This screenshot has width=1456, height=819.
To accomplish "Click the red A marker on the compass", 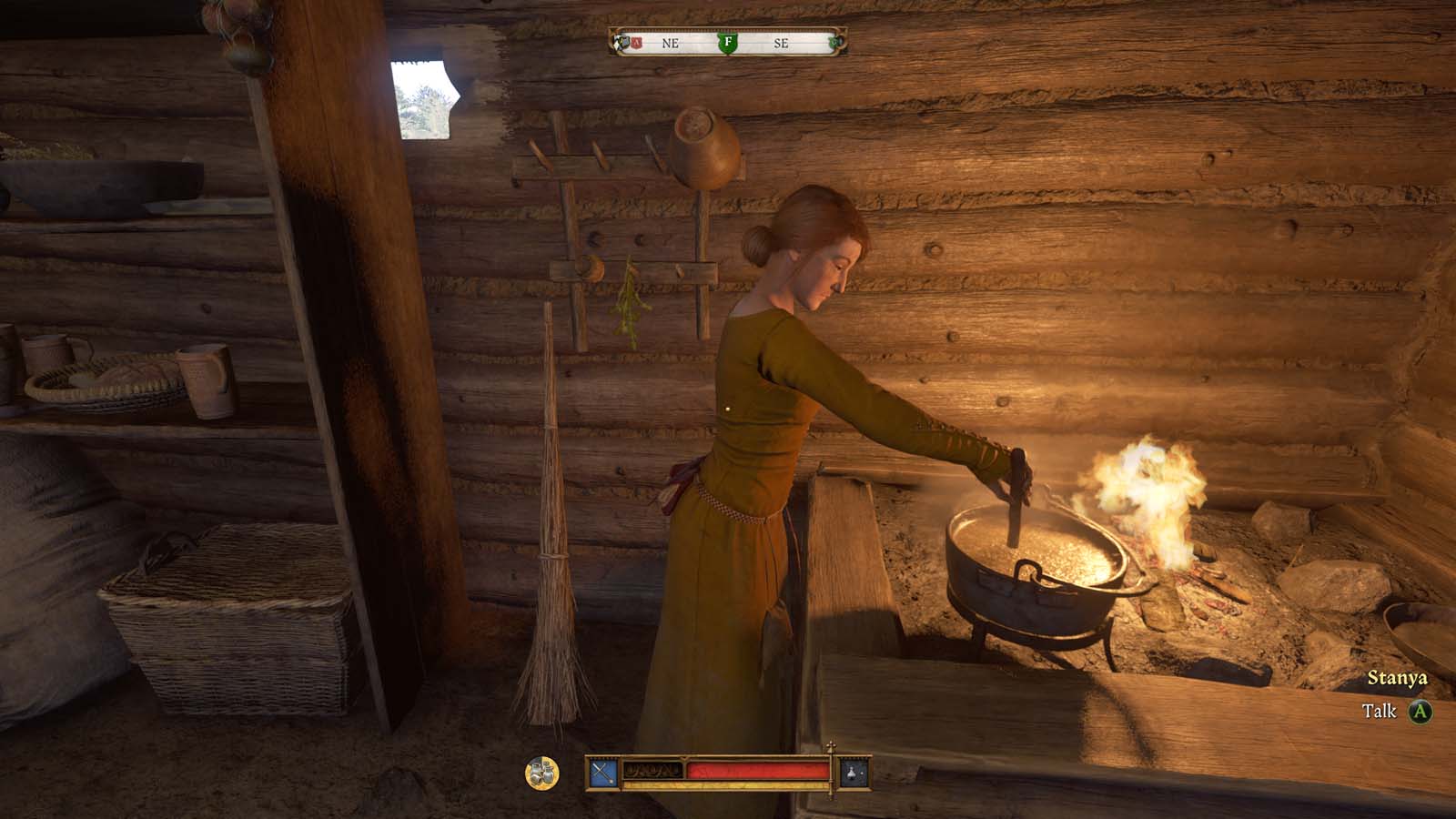I will click(x=636, y=42).
